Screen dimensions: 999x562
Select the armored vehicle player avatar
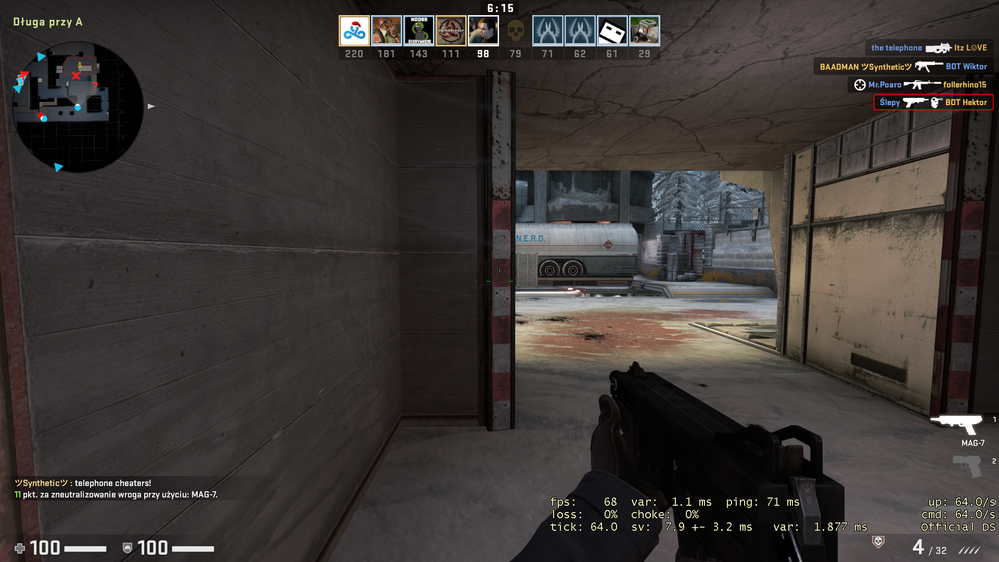[644, 31]
